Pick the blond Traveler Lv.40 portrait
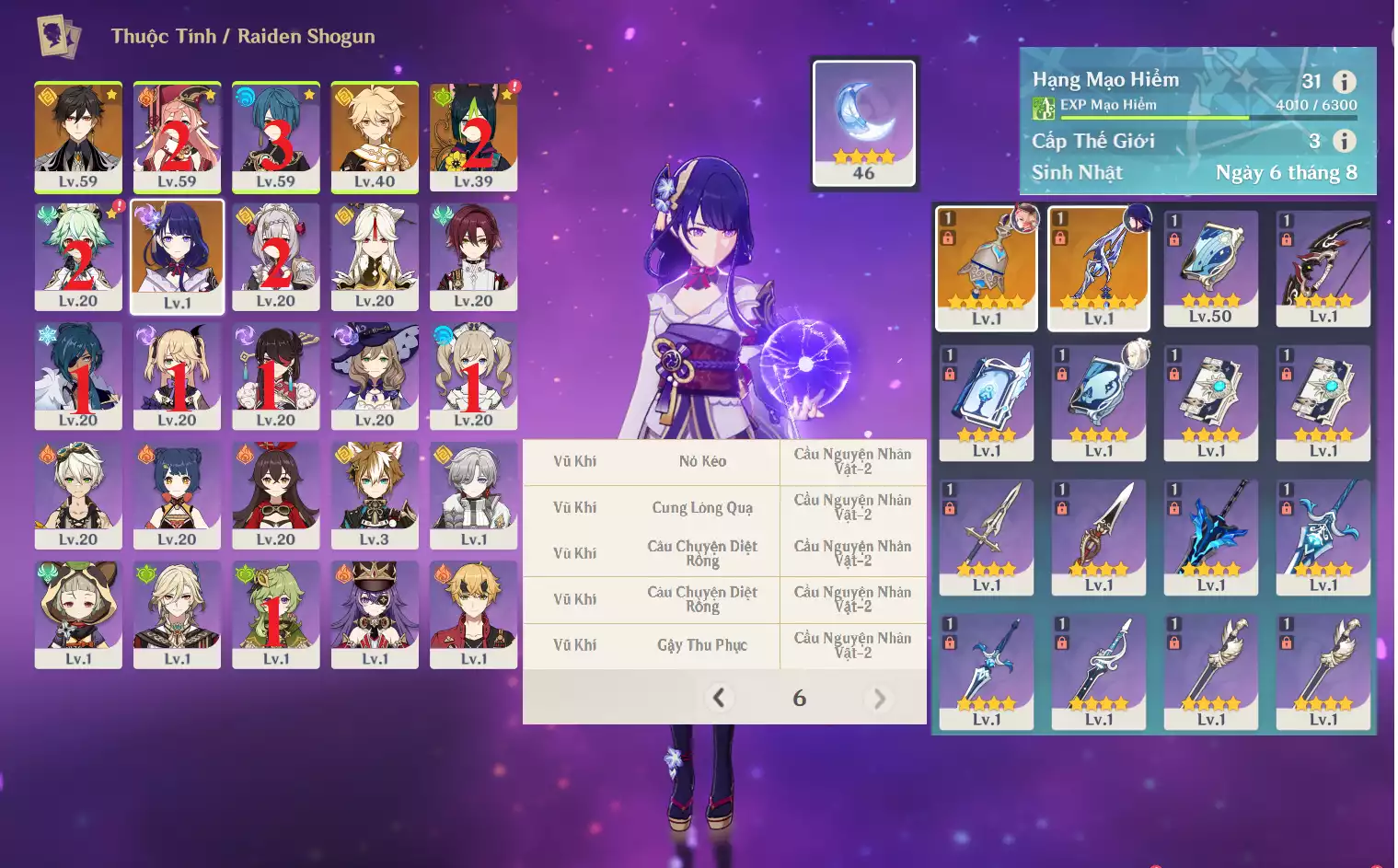Image resolution: width=1398 pixels, height=868 pixels. (x=375, y=136)
